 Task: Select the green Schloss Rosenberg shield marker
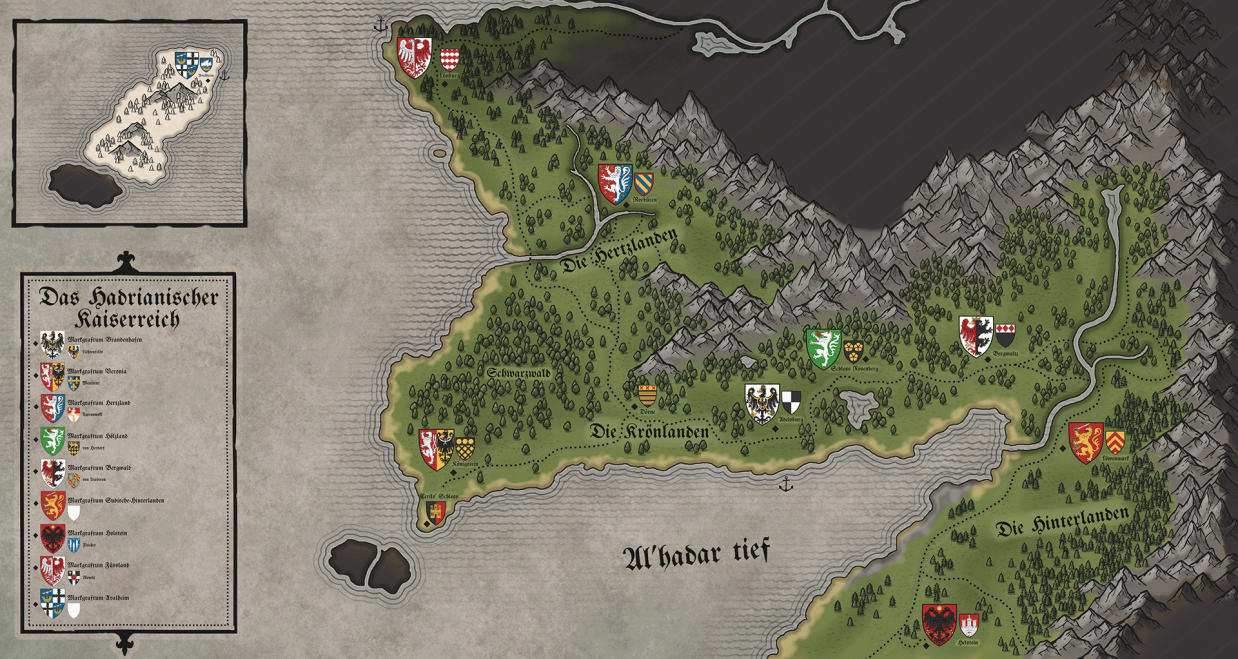(x=824, y=349)
